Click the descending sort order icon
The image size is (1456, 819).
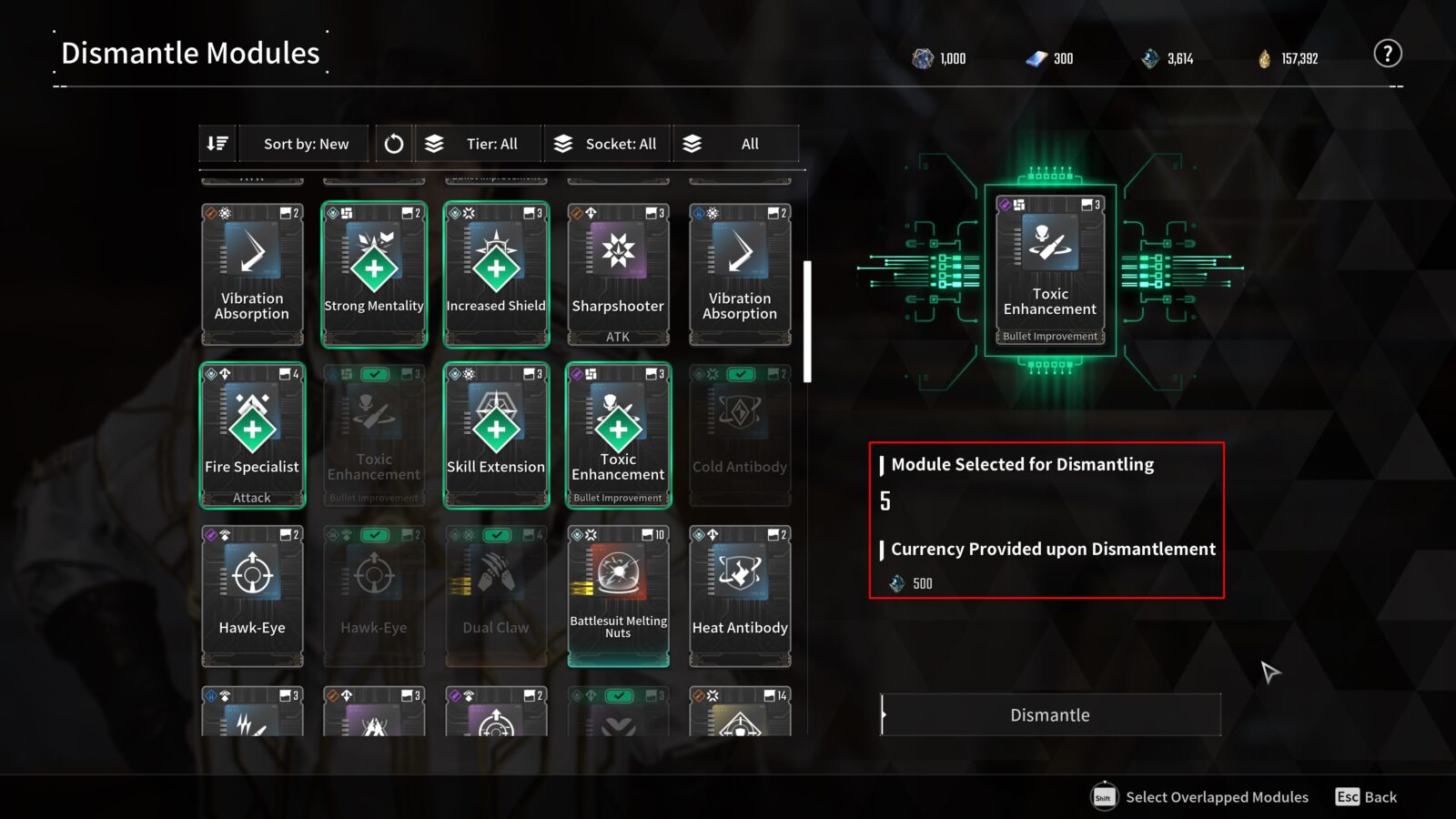(x=217, y=143)
